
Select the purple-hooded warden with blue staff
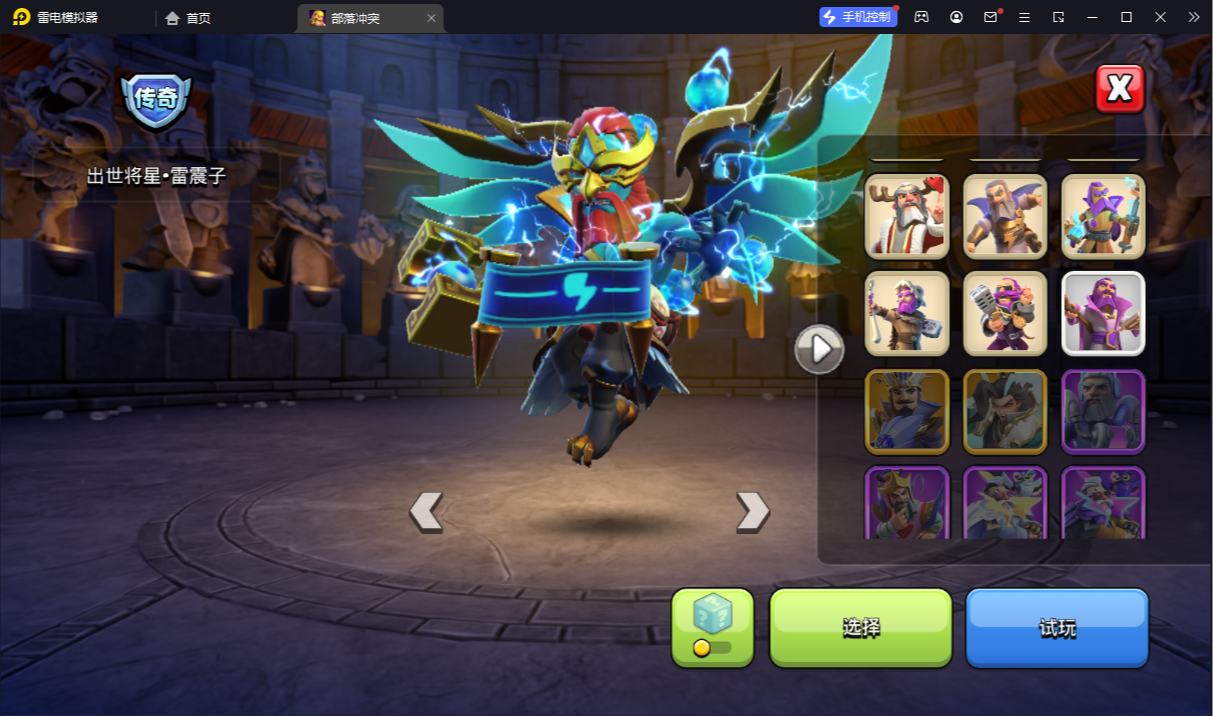pos(1102,216)
